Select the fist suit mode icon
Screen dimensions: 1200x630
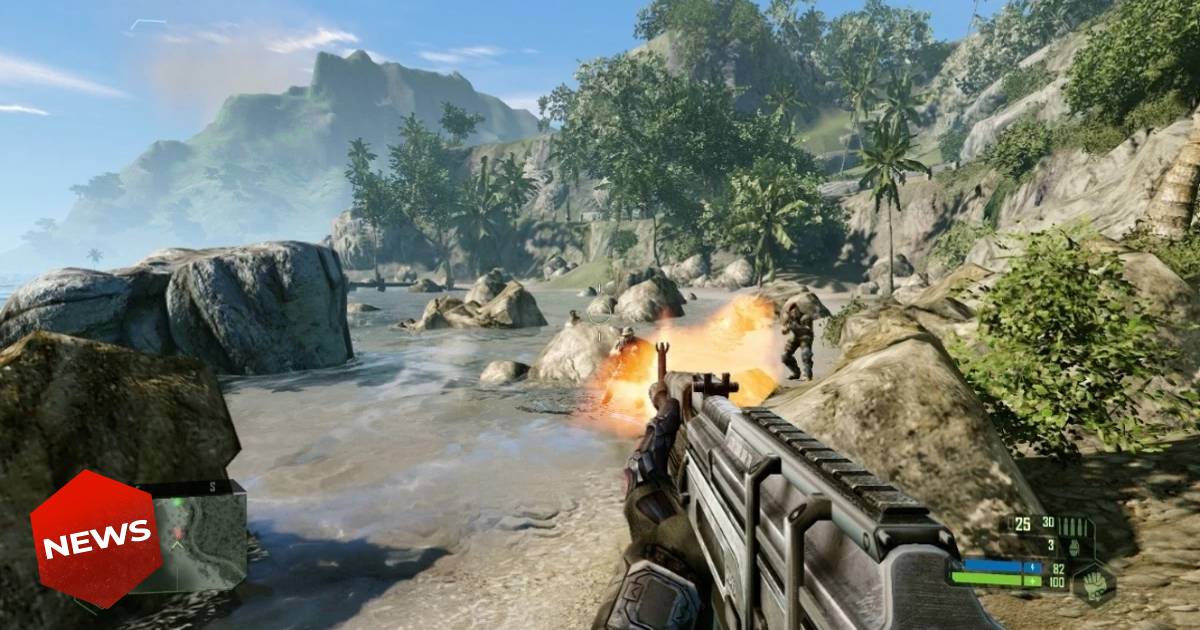pyautogui.click(x=1095, y=583)
